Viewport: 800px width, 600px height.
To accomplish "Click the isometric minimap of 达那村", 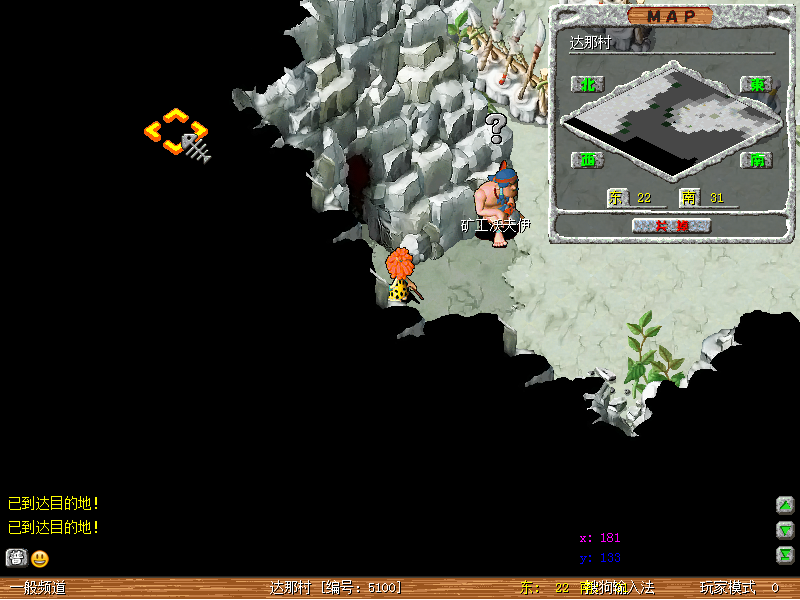I will pyautogui.click(x=670, y=120).
